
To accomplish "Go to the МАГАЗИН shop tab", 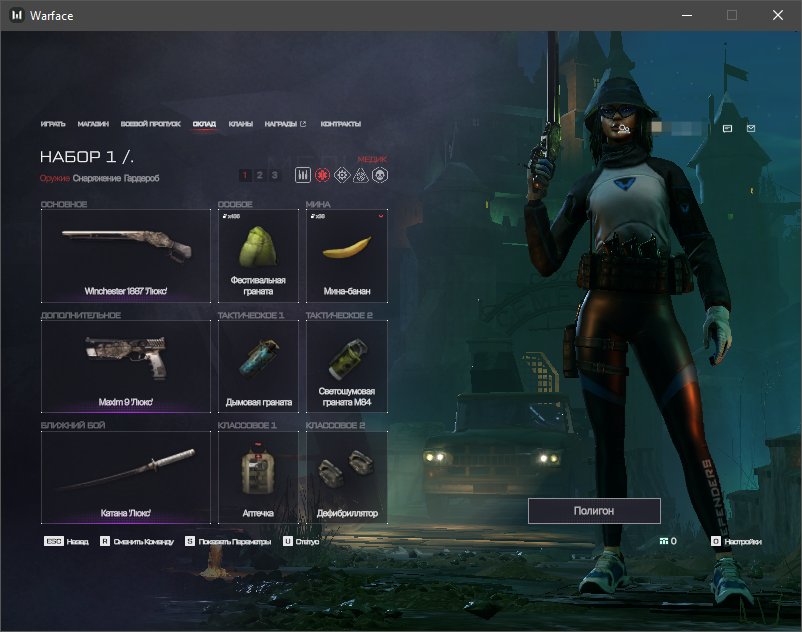I will click(93, 124).
